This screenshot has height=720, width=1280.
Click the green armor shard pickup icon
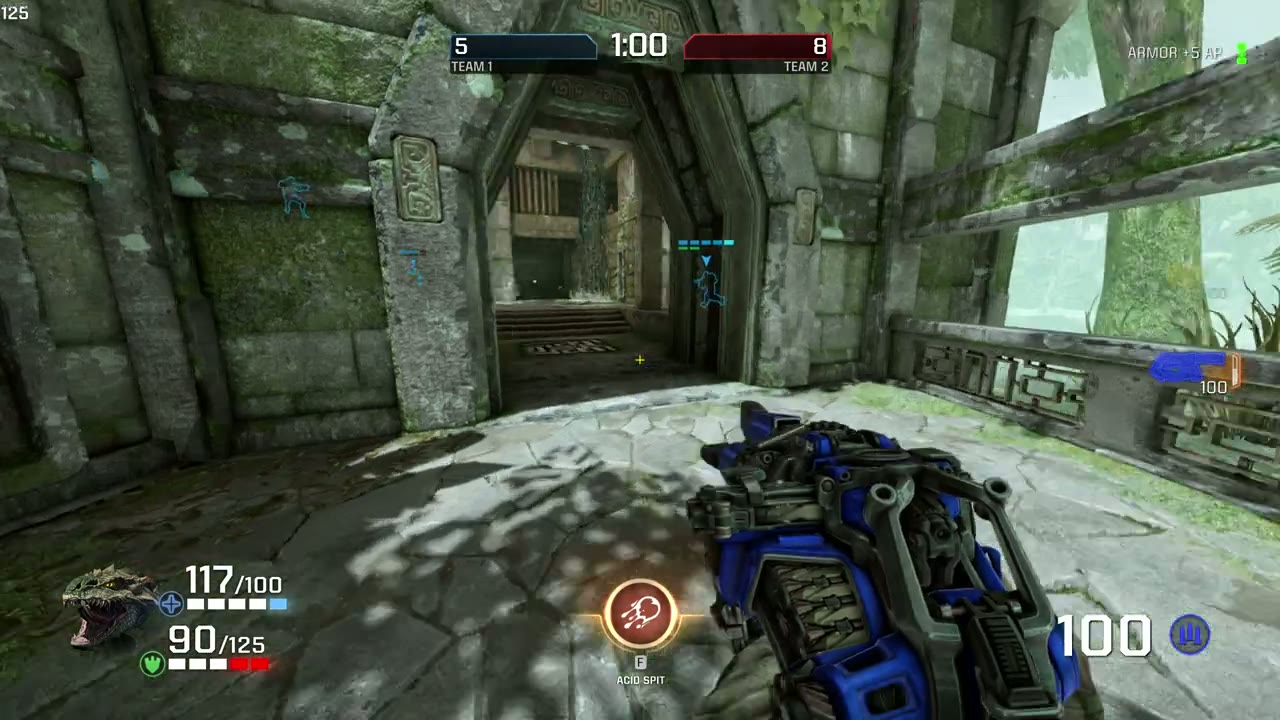coord(1243,54)
